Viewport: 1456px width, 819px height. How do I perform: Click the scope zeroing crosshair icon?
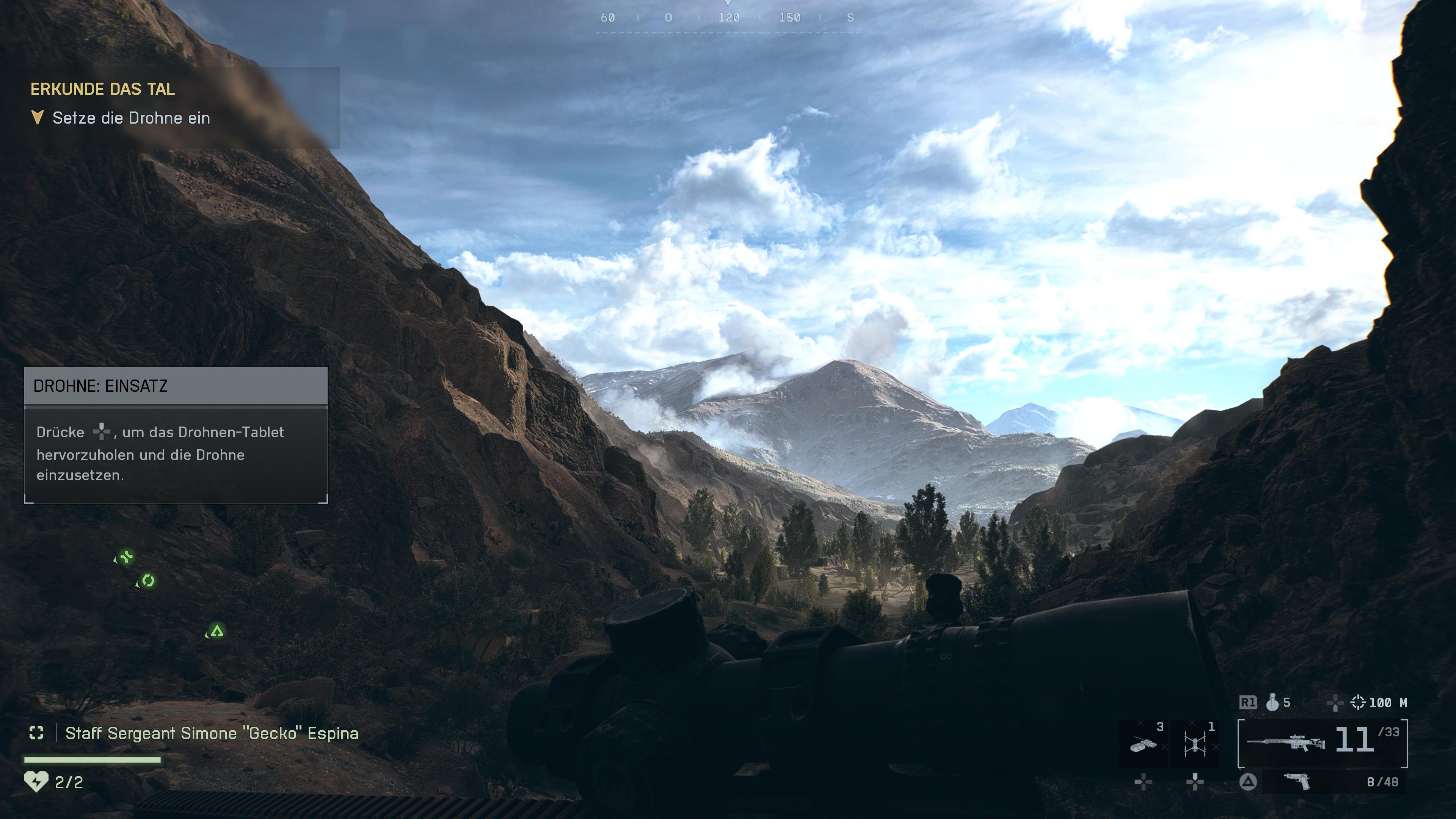click(x=1357, y=703)
